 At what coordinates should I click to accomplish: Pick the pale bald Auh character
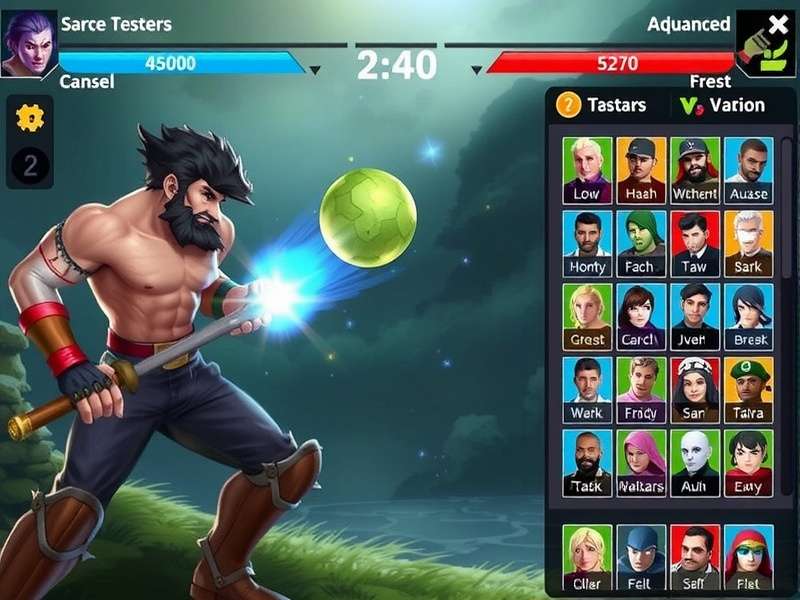(695, 463)
